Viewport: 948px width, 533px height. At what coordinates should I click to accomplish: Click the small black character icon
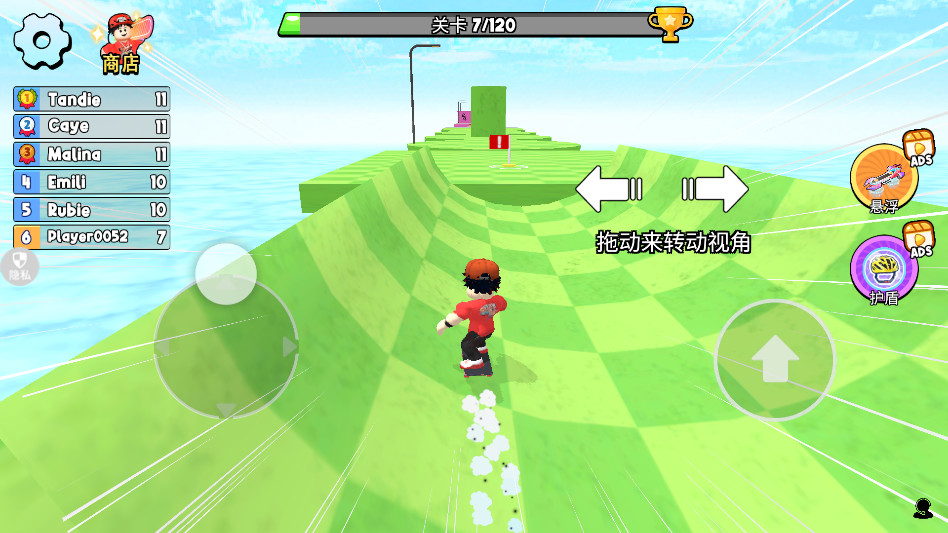pos(922,508)
